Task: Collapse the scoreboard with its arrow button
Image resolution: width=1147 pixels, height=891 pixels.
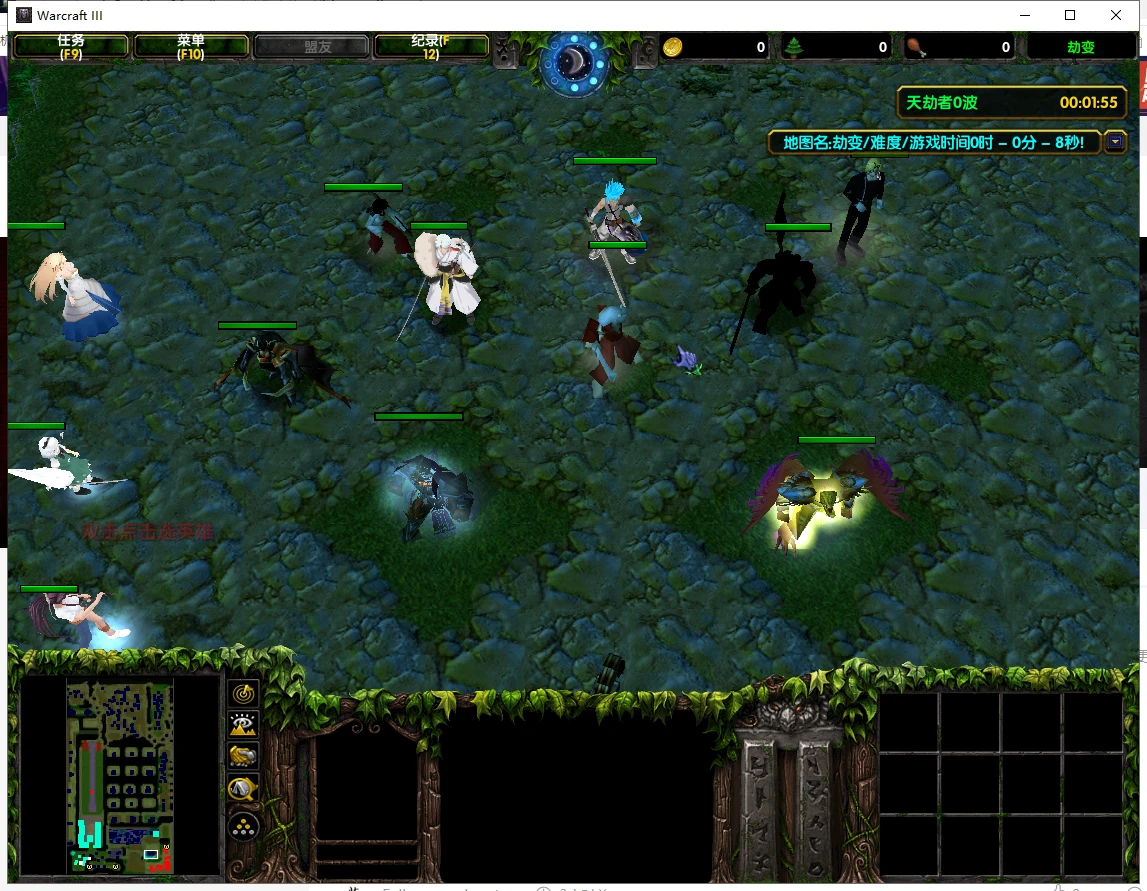Action: pyautogui.click(x=1116, y=143)
